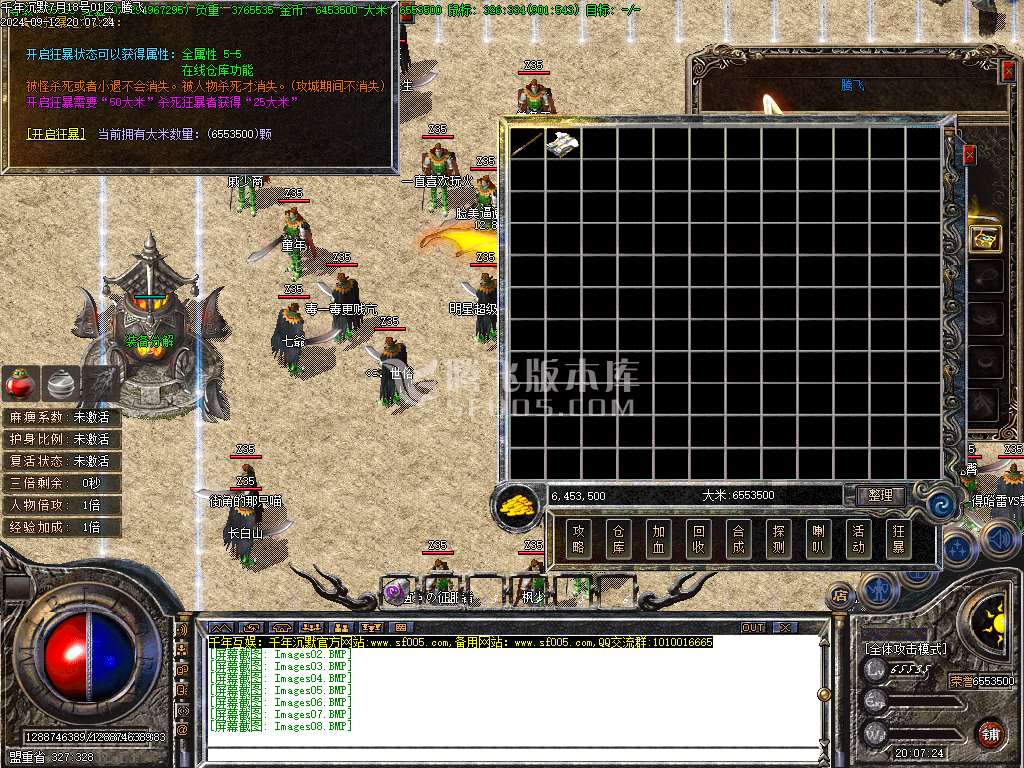Click the OUT button above the chat

(753, 627)
